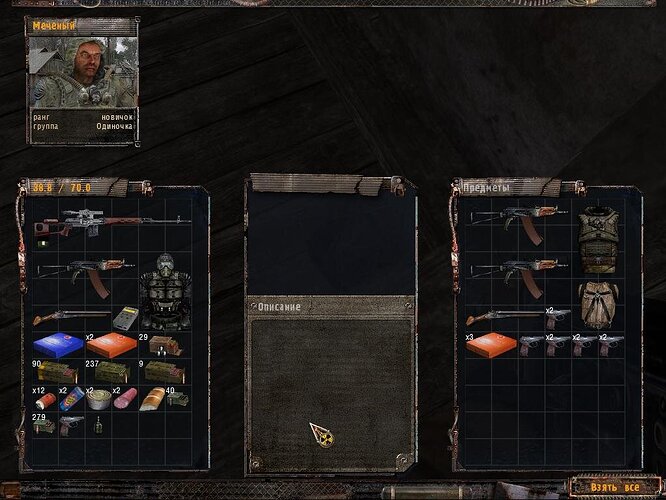The width and height of the screenshot is (666, 500).
Task: Take the sawed-off shotgun from the loot panel
Action: click(x=503, y=318)
